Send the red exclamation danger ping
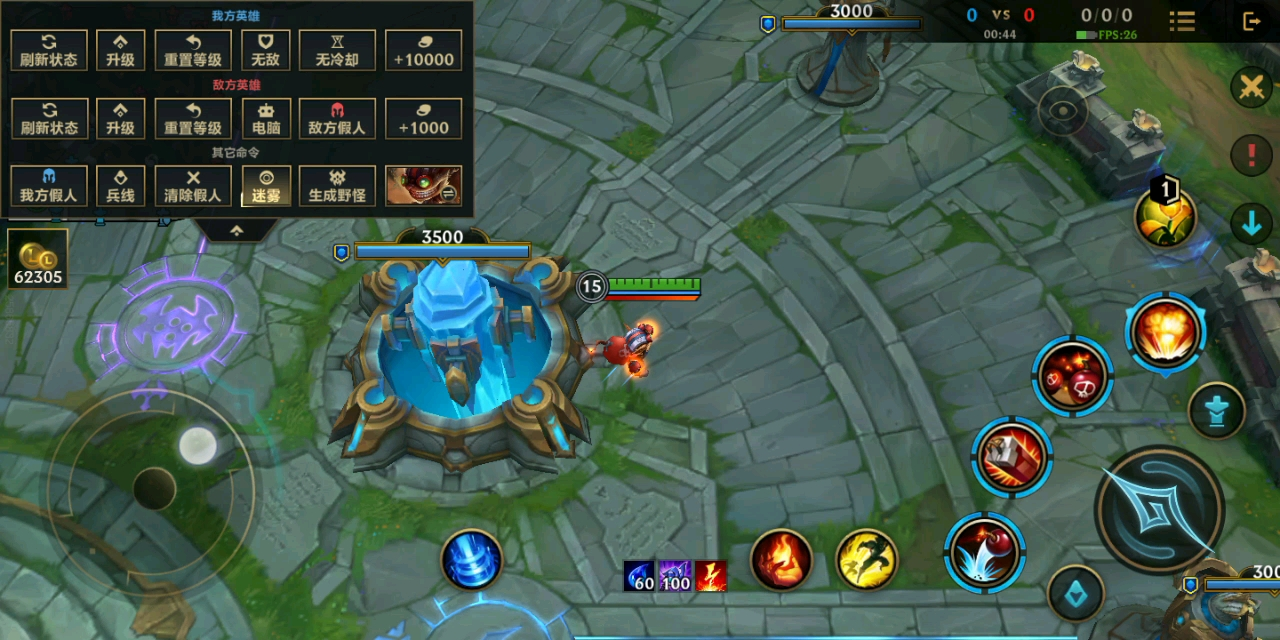Image resolution: width=1280 pixels, height=640 pixels. coord(1251,155)
